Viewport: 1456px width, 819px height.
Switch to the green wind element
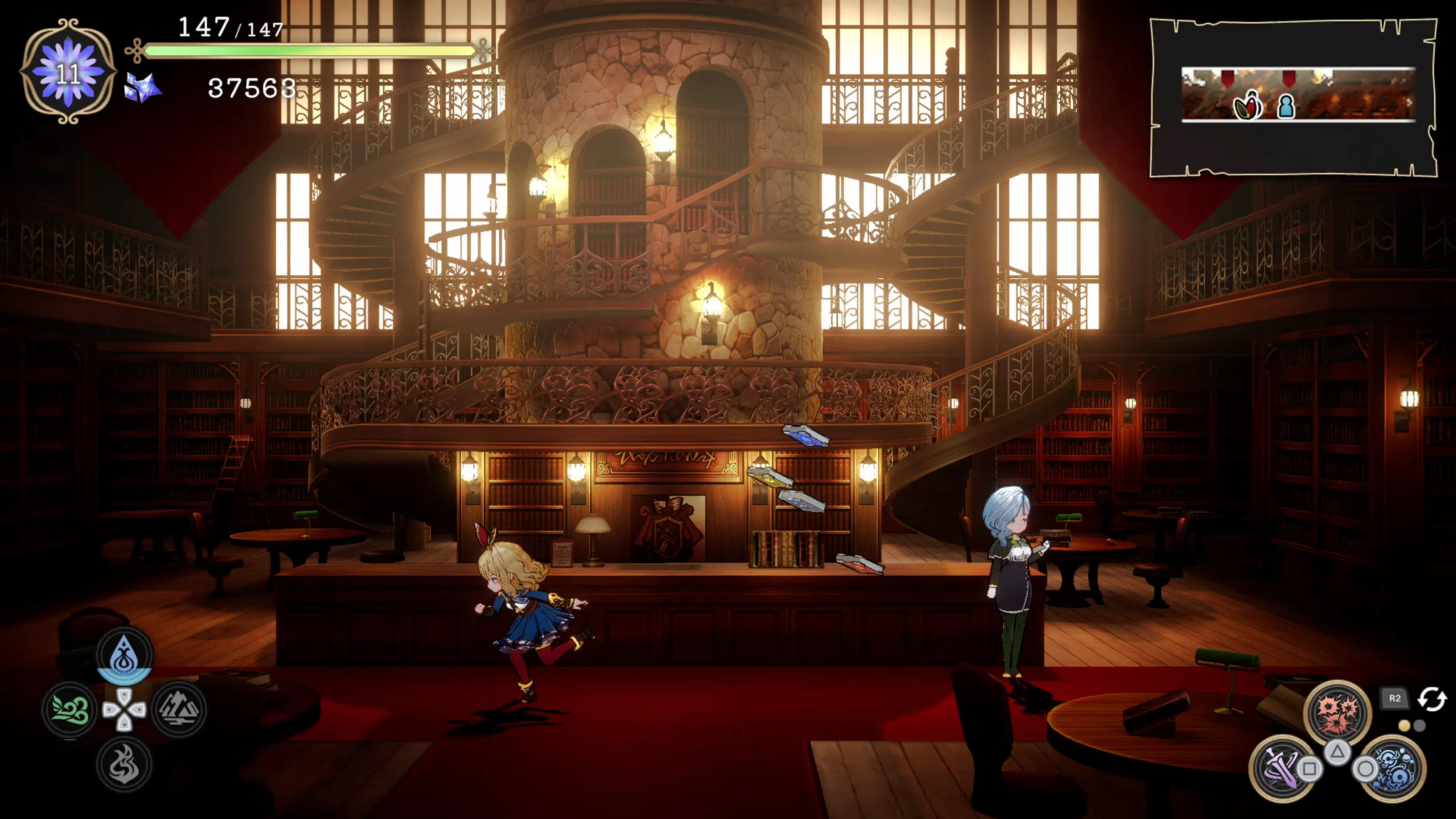click(70, 709)
